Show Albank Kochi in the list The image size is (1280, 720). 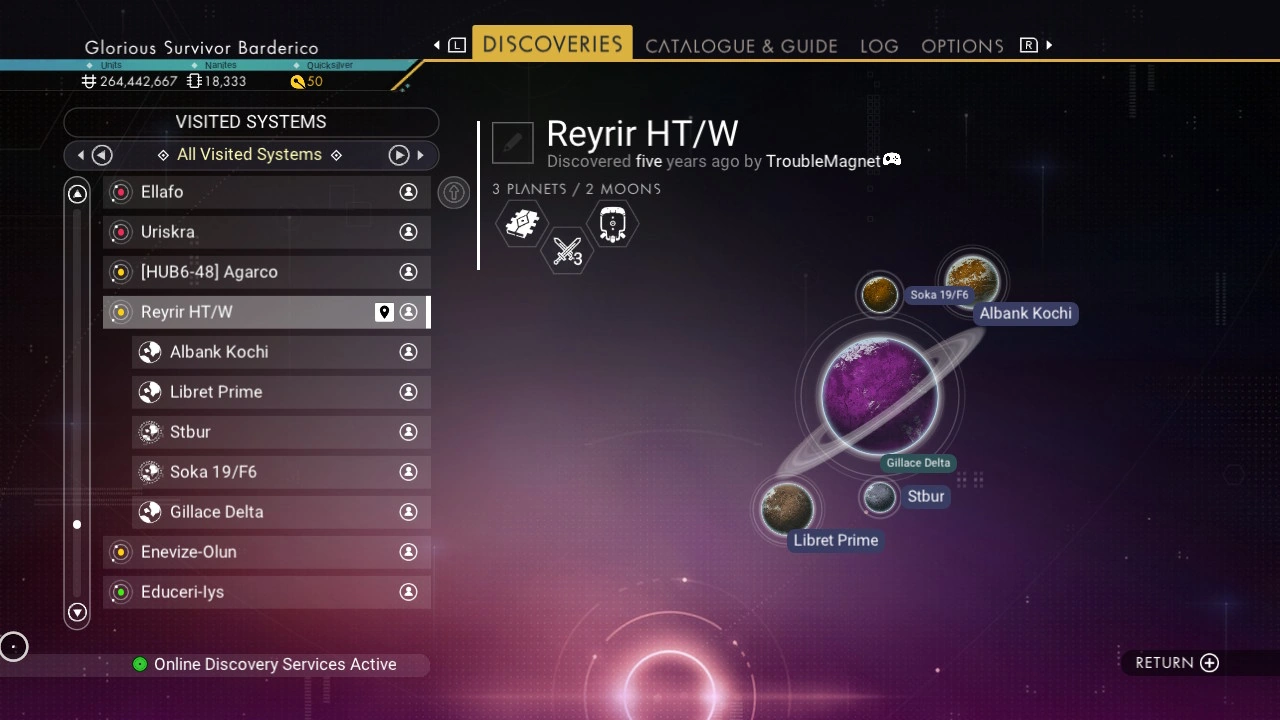pyautogui.click(x=280, y=352)
